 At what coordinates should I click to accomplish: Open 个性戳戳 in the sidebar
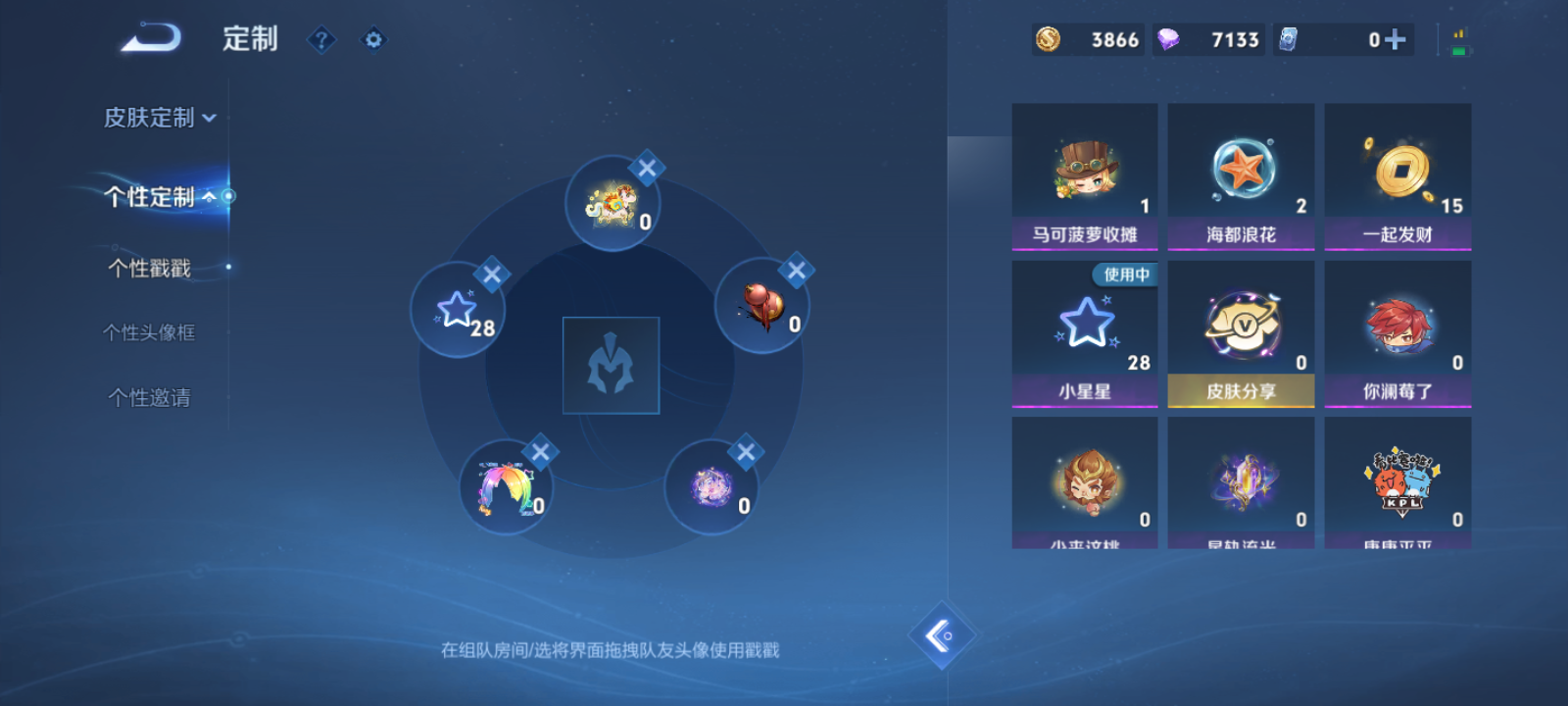(x=147, y=267)
